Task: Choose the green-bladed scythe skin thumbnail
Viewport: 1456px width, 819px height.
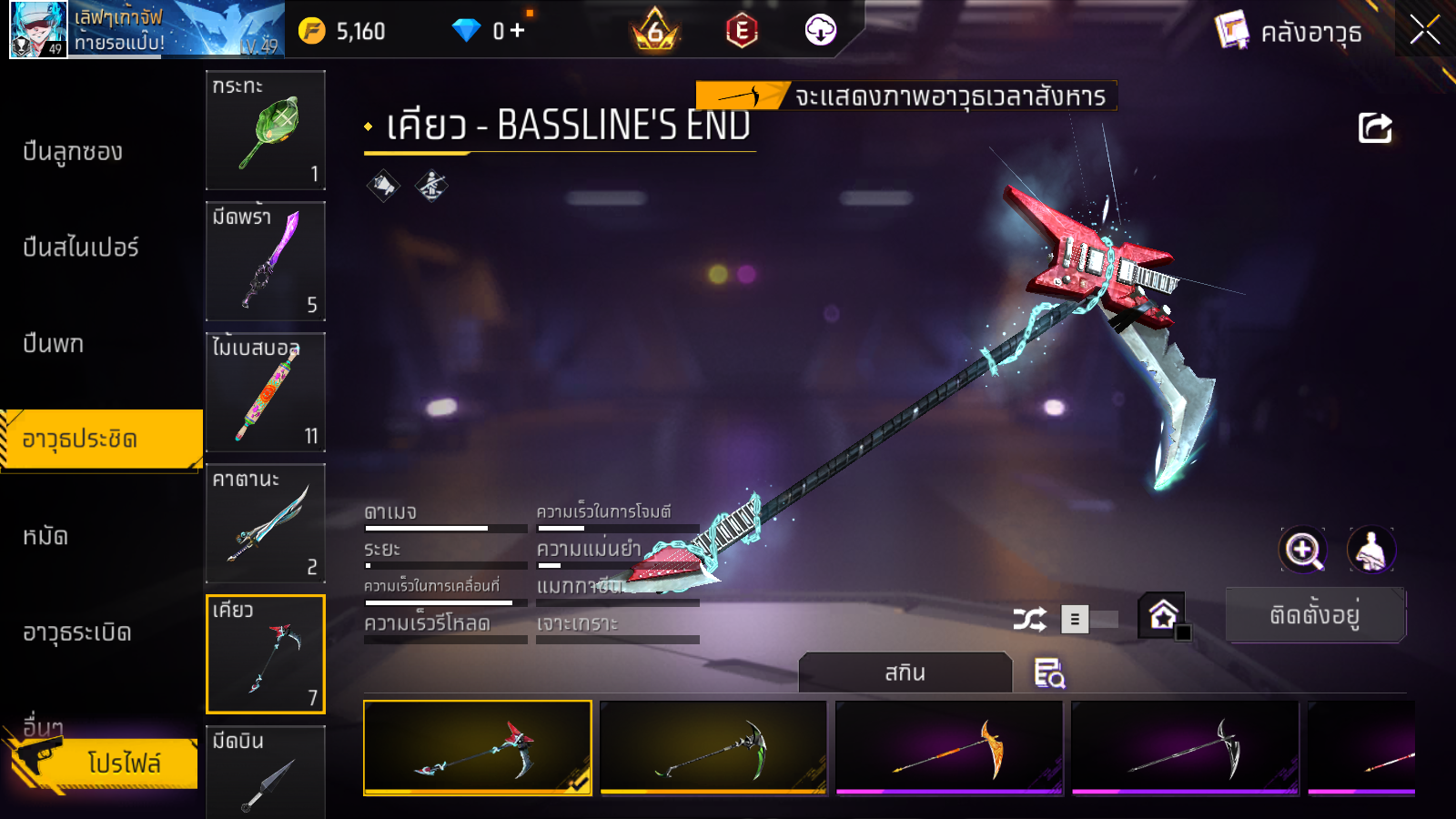Action: (713, 748)
